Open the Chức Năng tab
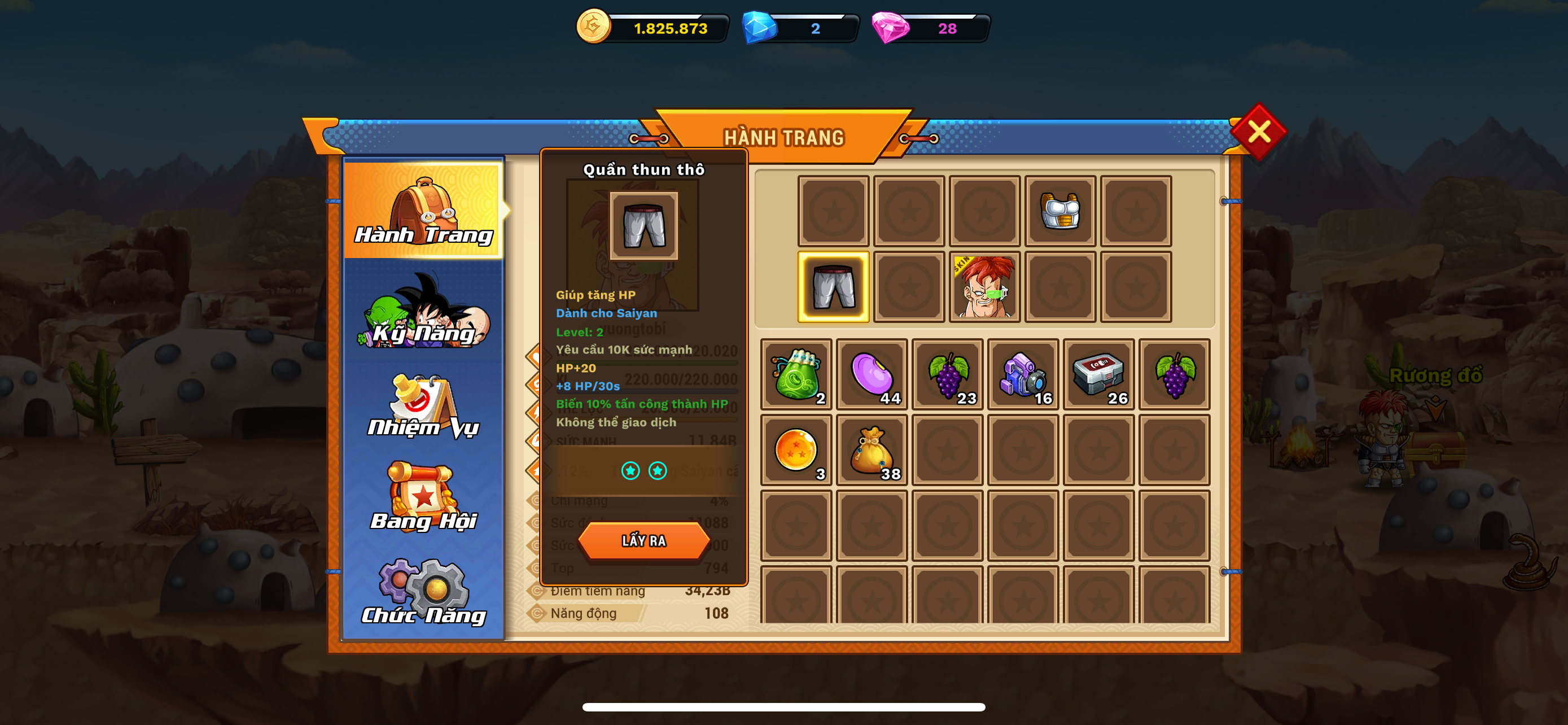Viewport: 1568px width, 725px height. click(x=424, y=592)
